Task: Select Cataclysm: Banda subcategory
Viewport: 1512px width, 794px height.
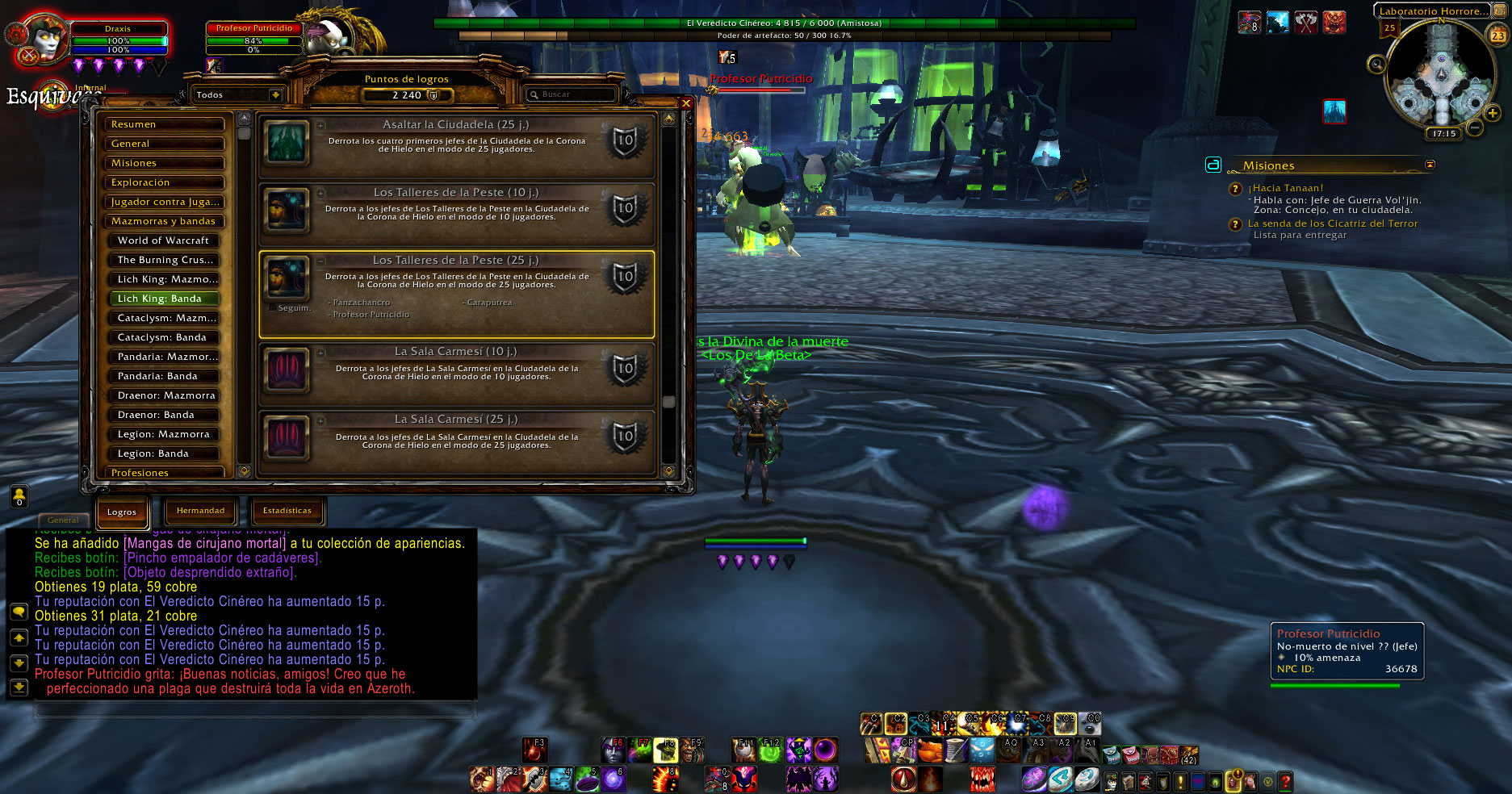Action: point(165,337)
